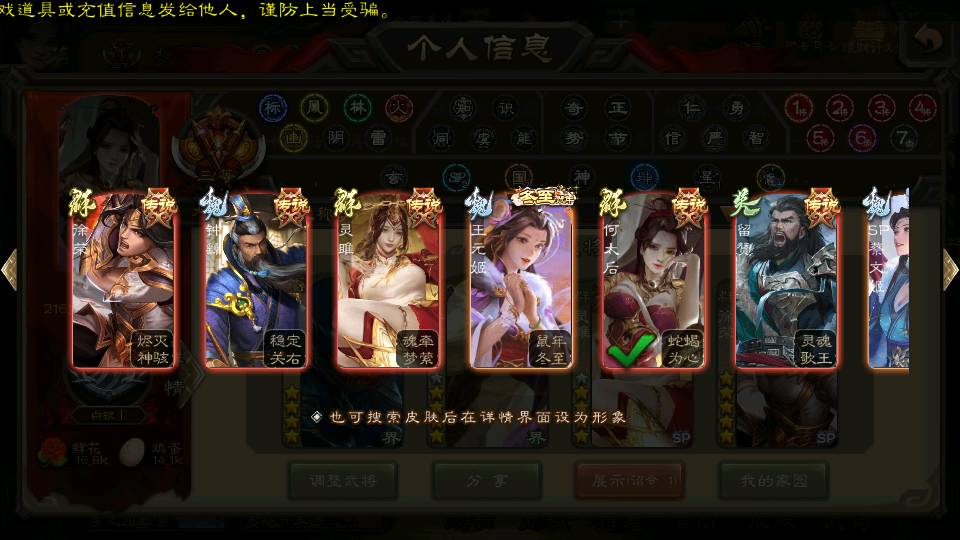This screenshot has width=960, height=540.
Task: Toggle the 标 filter icon
Action: [273, 107]
